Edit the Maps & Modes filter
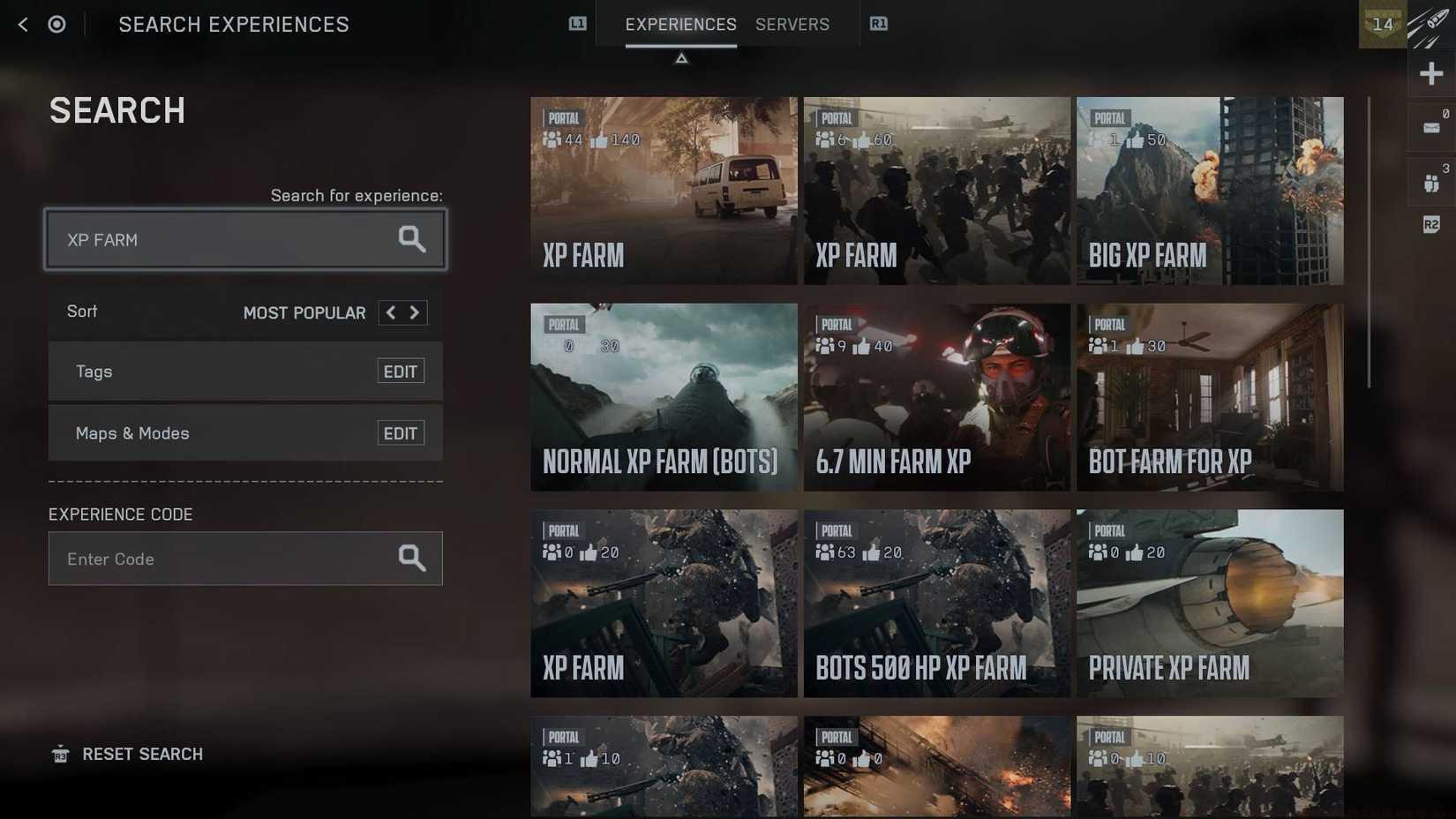The width and height of the screenshot is (1456, 819). pyautogui.click(x=401, y=432)
